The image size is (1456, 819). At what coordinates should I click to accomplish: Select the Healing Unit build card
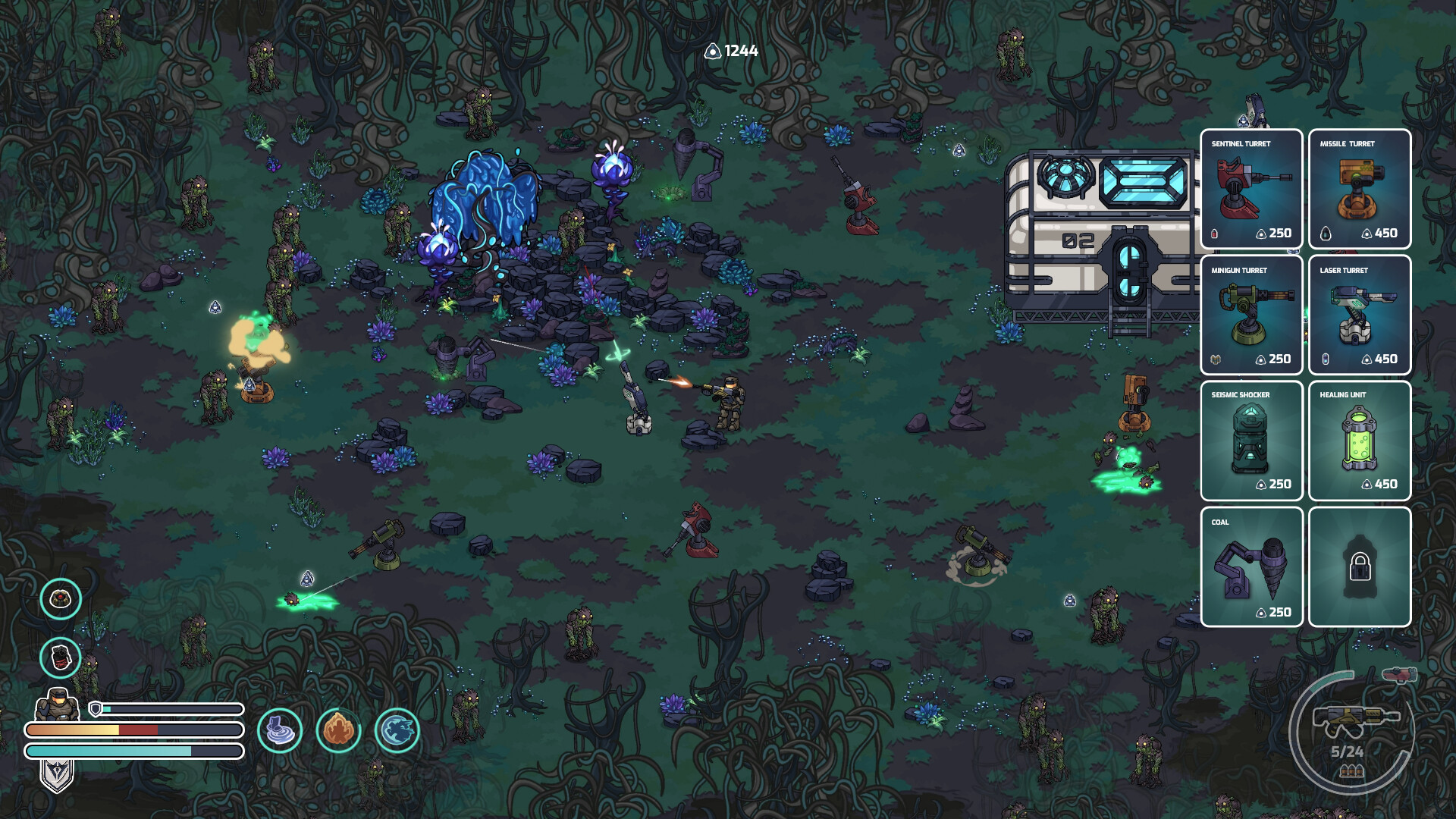(x=1359, y=441)
